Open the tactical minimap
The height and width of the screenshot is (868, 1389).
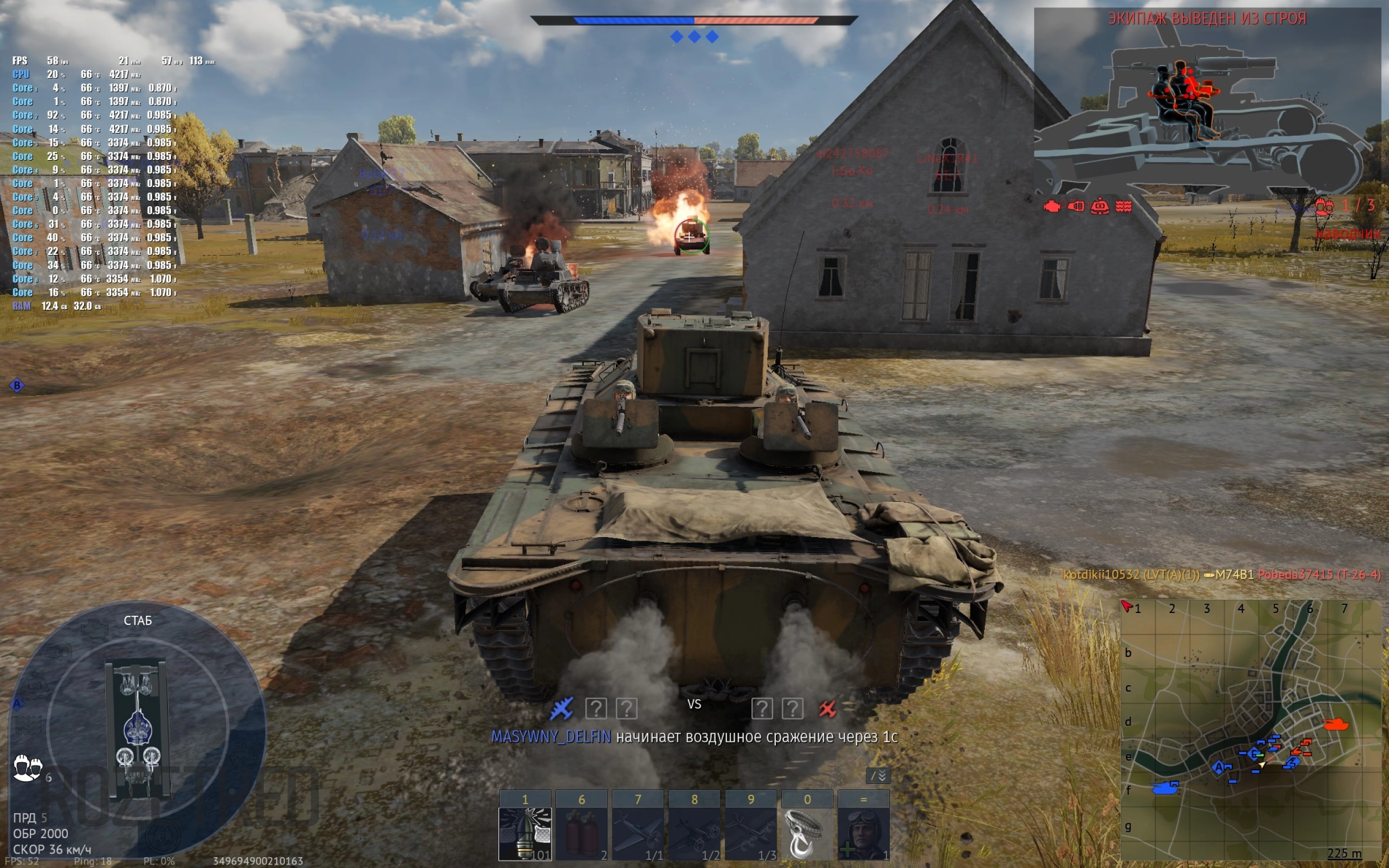(1250, 730)
